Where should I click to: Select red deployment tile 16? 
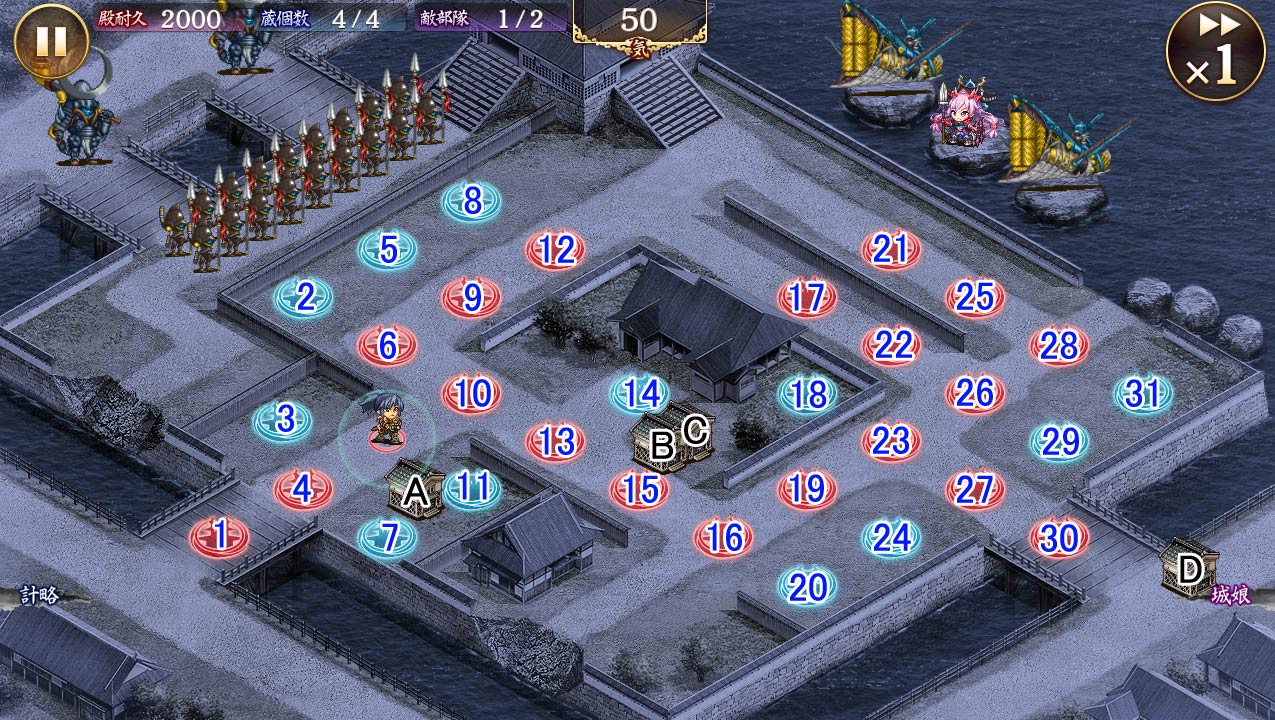pos(723,538)
